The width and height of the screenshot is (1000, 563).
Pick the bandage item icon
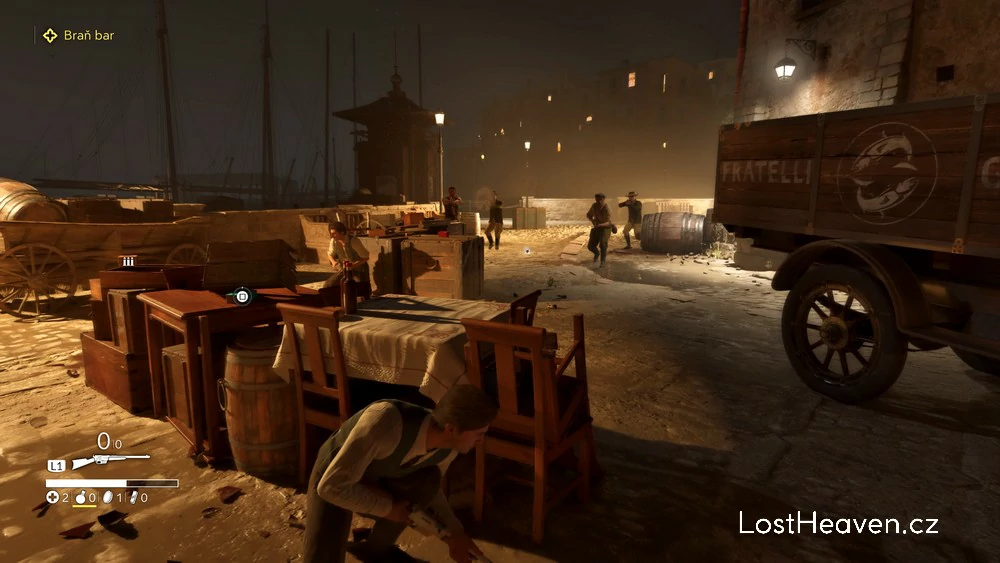pyautogui.click(x=132, y=497)
